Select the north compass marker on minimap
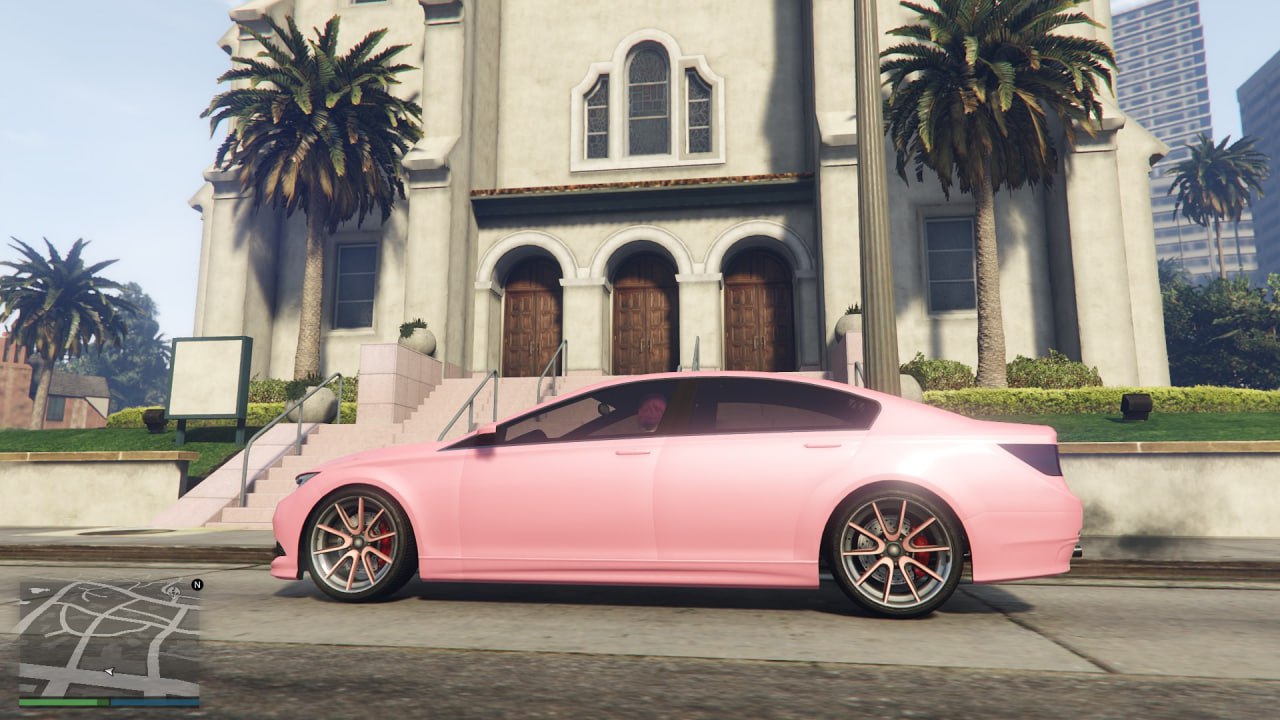1280x720 pixels. [197, 584]
